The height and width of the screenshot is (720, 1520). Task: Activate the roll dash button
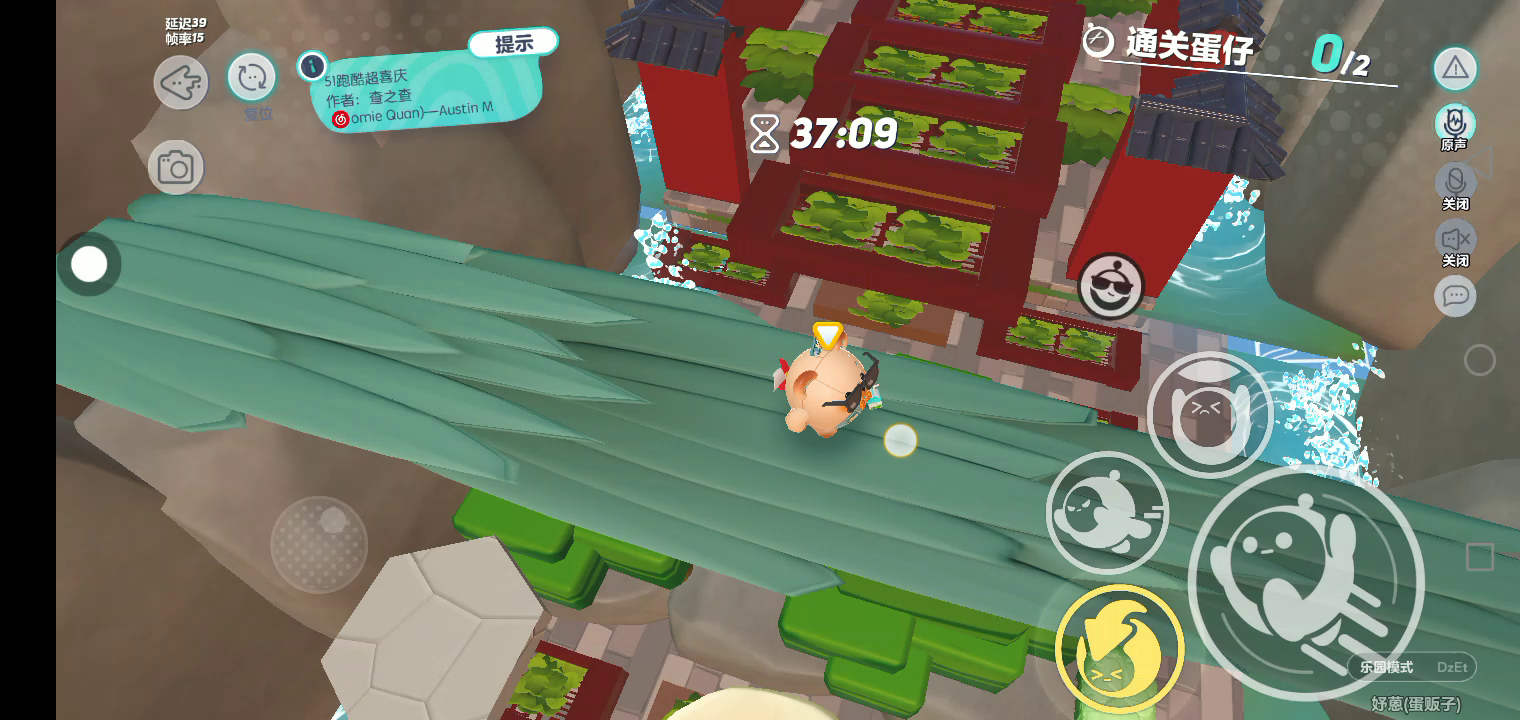tap(1107, 512)
